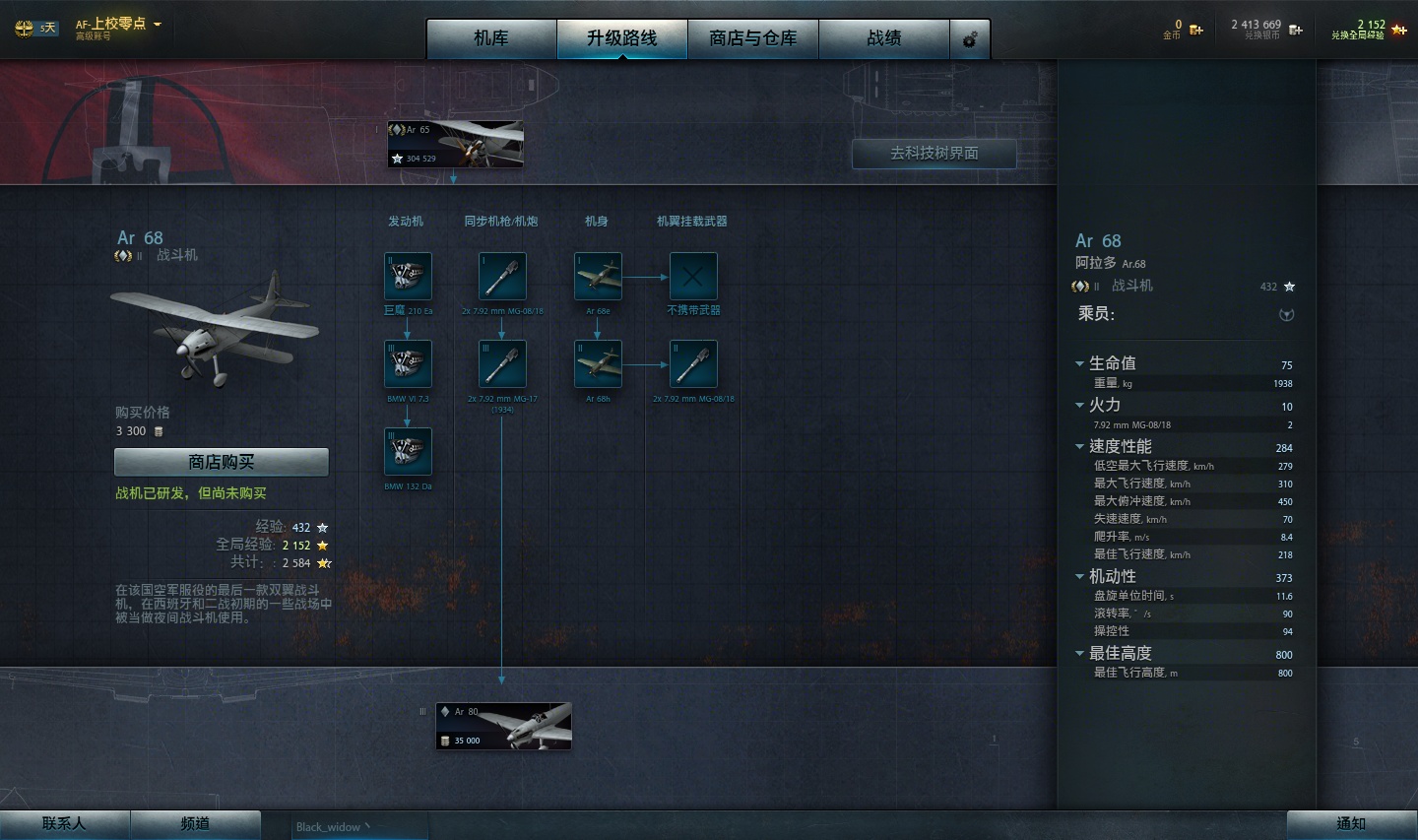Switch to the 机库 tab
Screen dimensions: 1418x840
(490, 38)
